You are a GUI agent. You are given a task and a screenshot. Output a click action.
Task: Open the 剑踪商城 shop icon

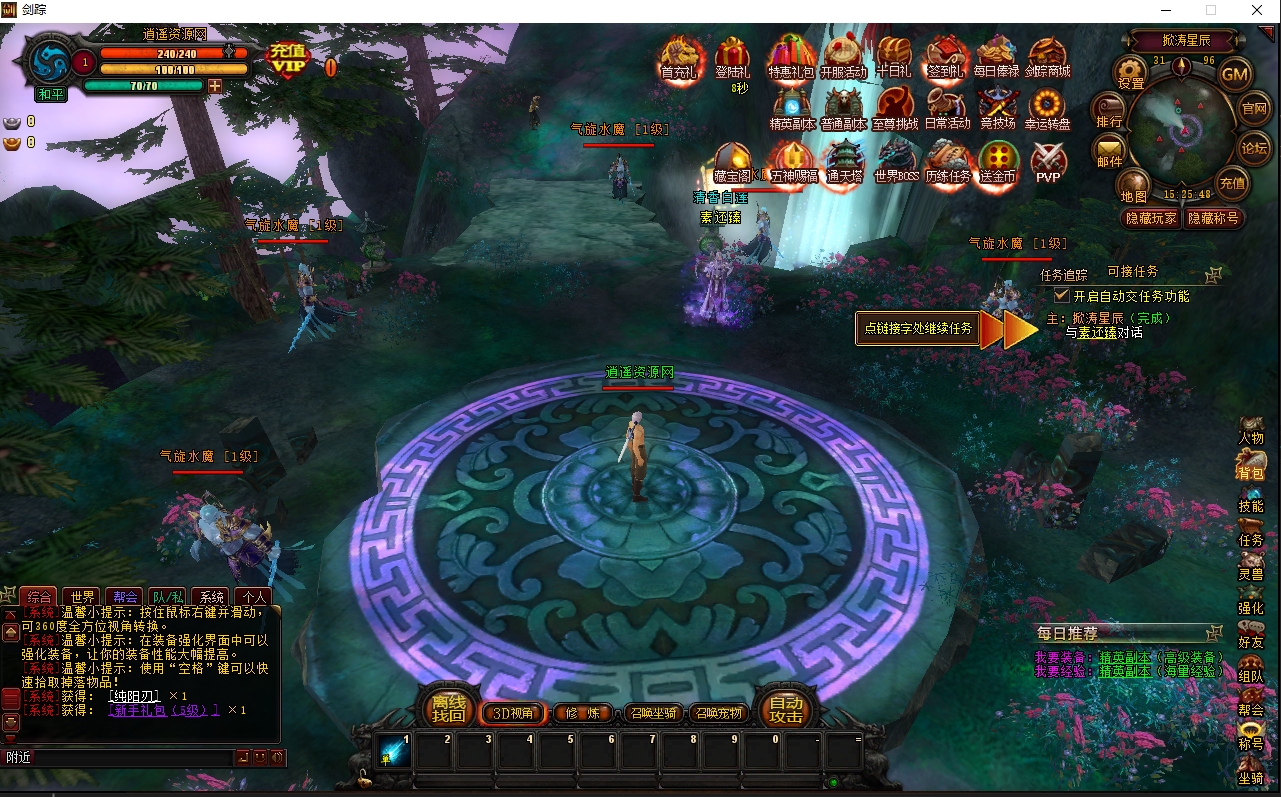[x=1048, y=57]
